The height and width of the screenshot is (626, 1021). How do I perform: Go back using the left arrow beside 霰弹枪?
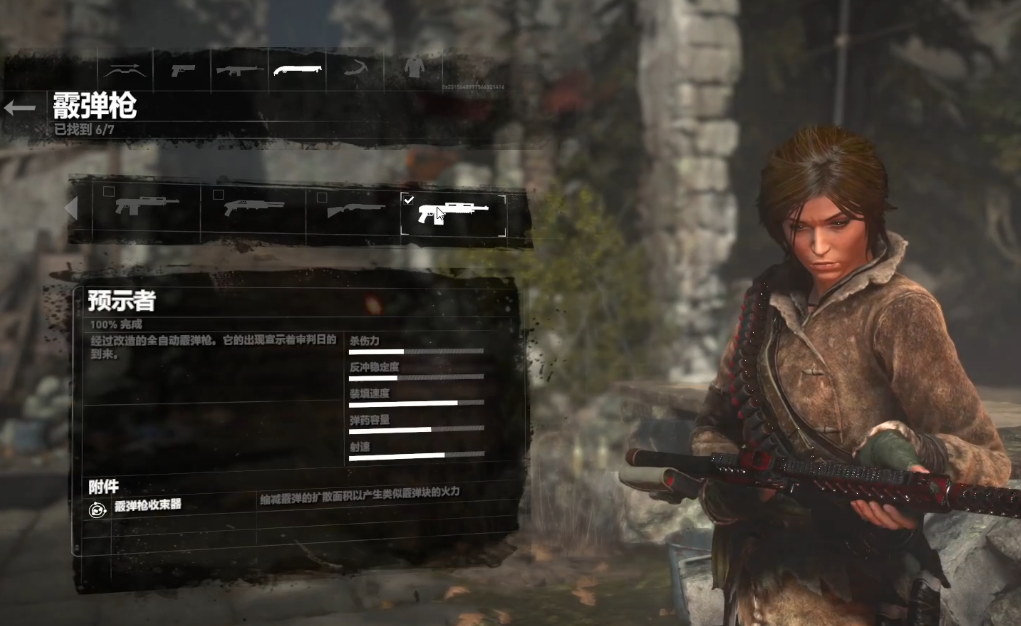pyautogui.click(x=20, y=108)
